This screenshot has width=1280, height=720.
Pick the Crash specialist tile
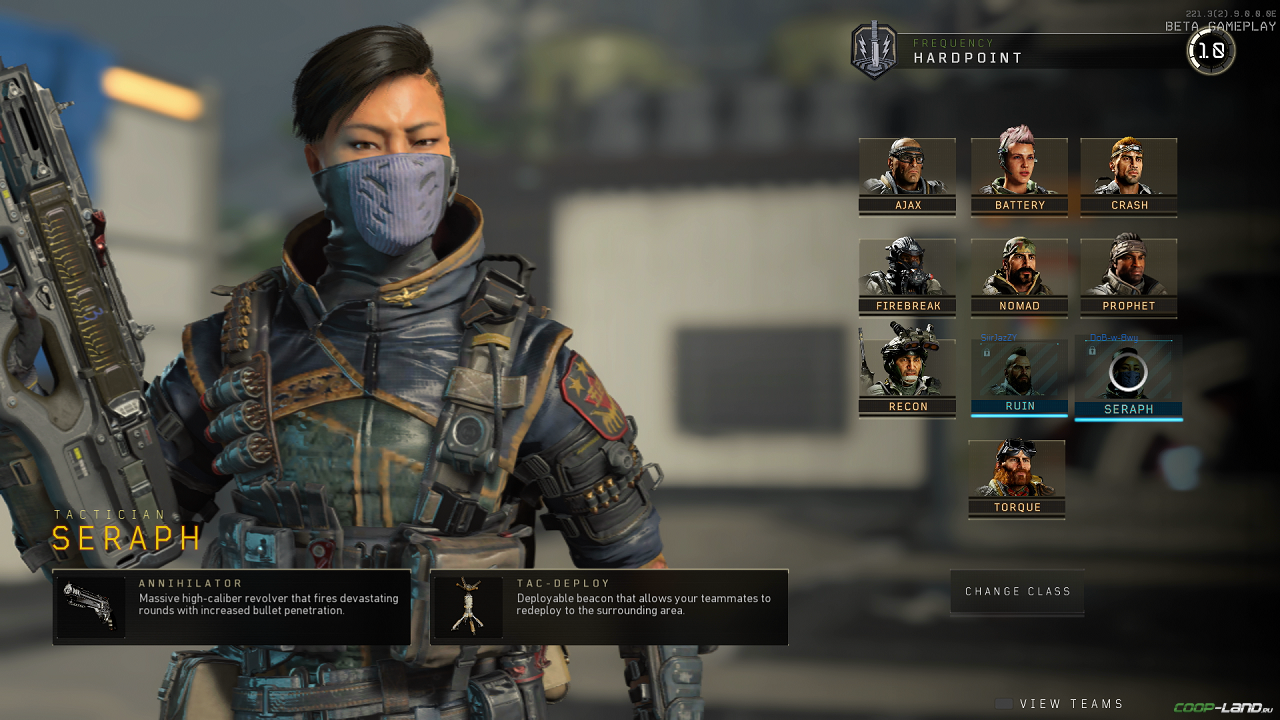click(1129, 175)
